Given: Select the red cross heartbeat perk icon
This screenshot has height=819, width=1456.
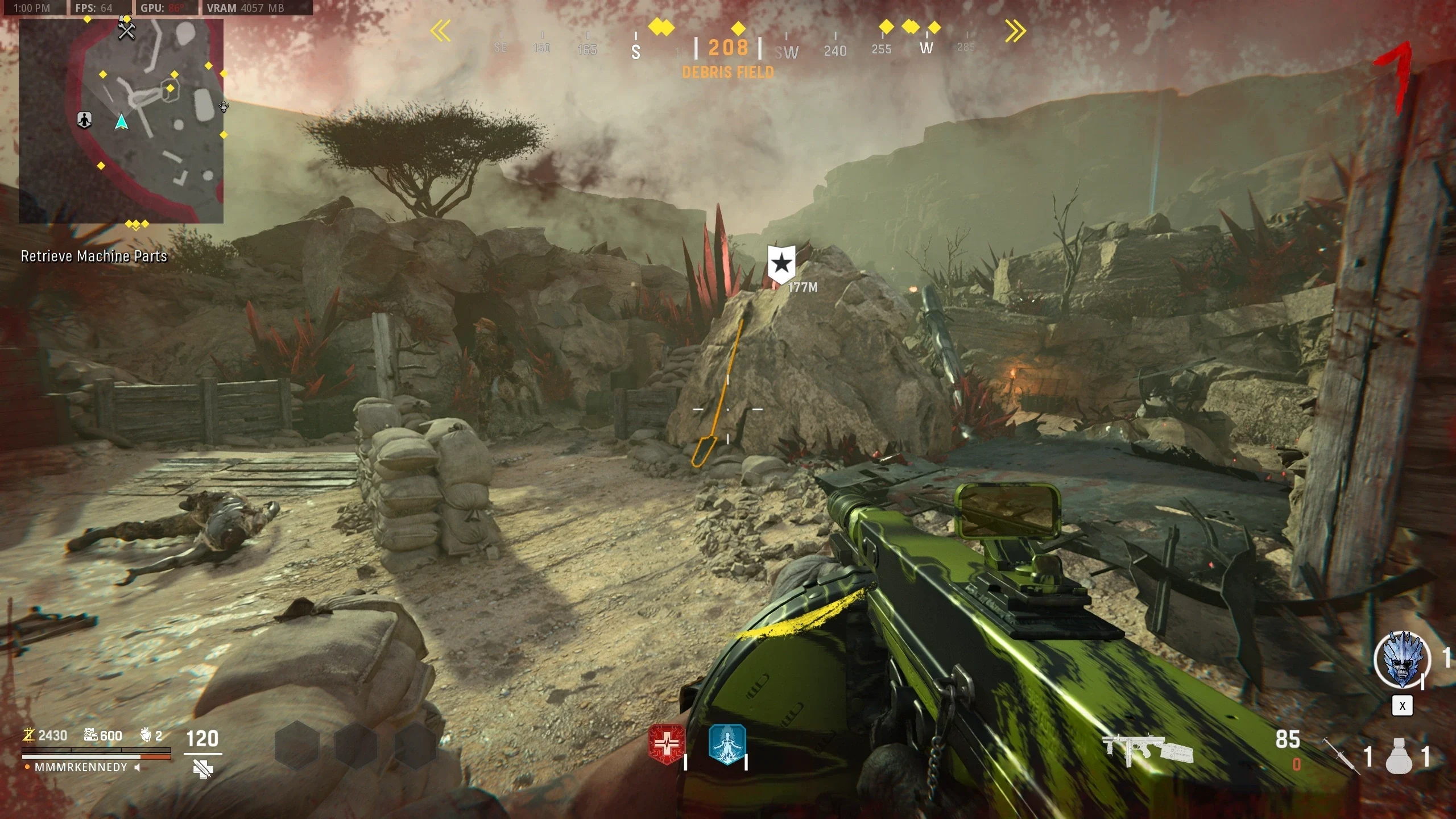Looking at the screenshot, I should [667, 744].
